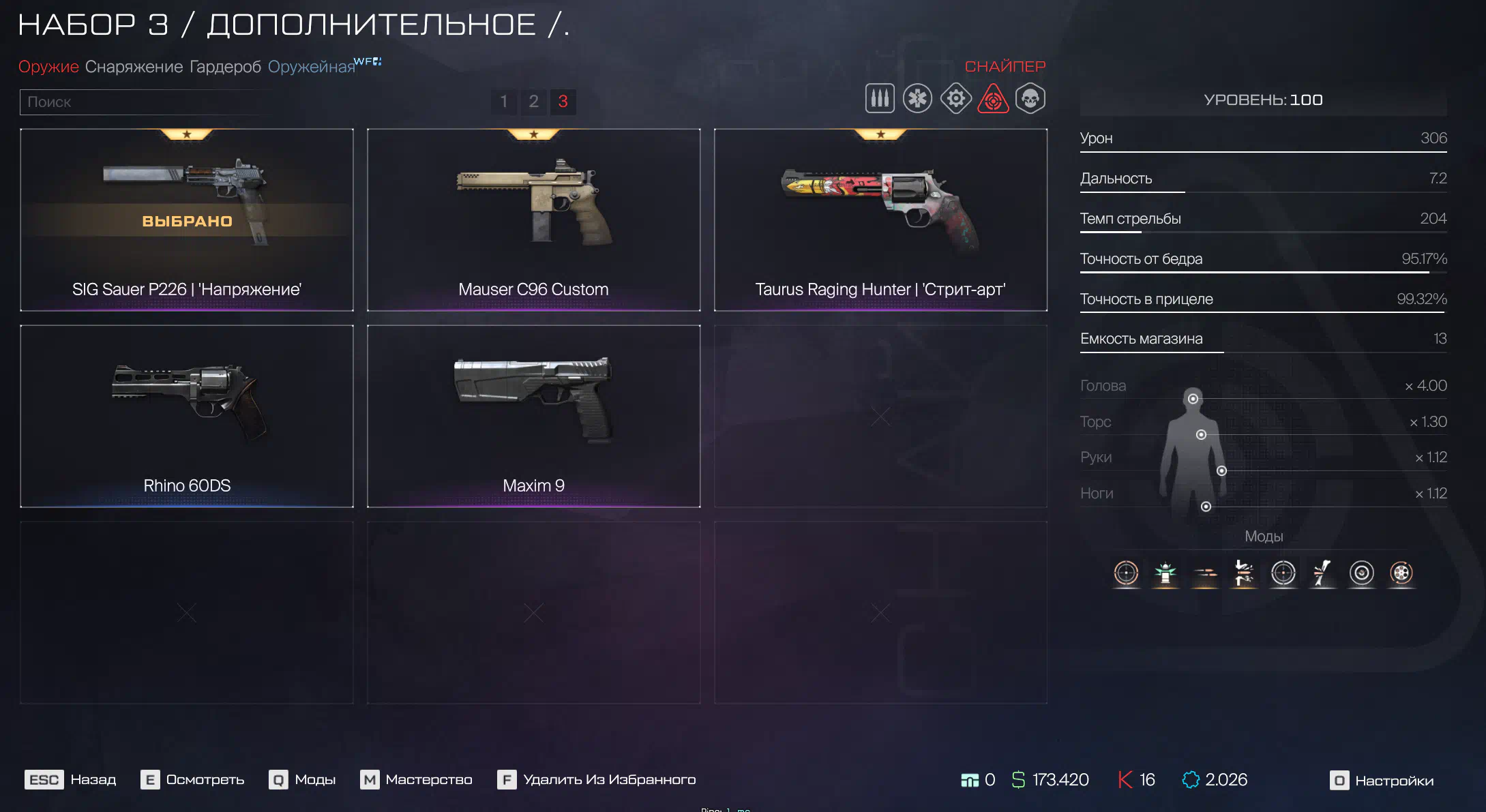Click Удалить Из Избранного
The width and height of the screenshot is (1486, 812).
(597, 779)
